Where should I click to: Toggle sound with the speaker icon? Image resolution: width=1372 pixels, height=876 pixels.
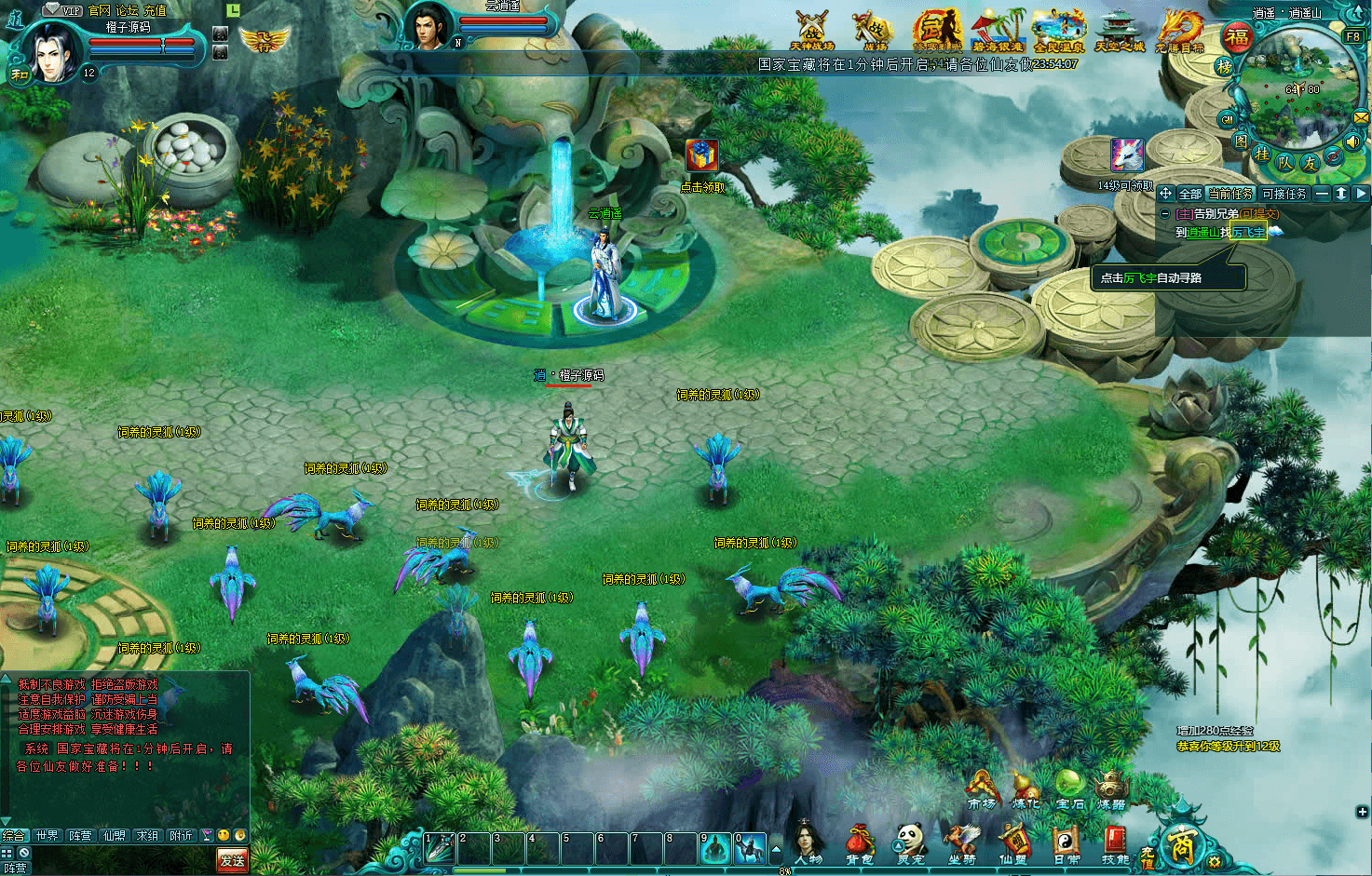tap(1352, 142)
